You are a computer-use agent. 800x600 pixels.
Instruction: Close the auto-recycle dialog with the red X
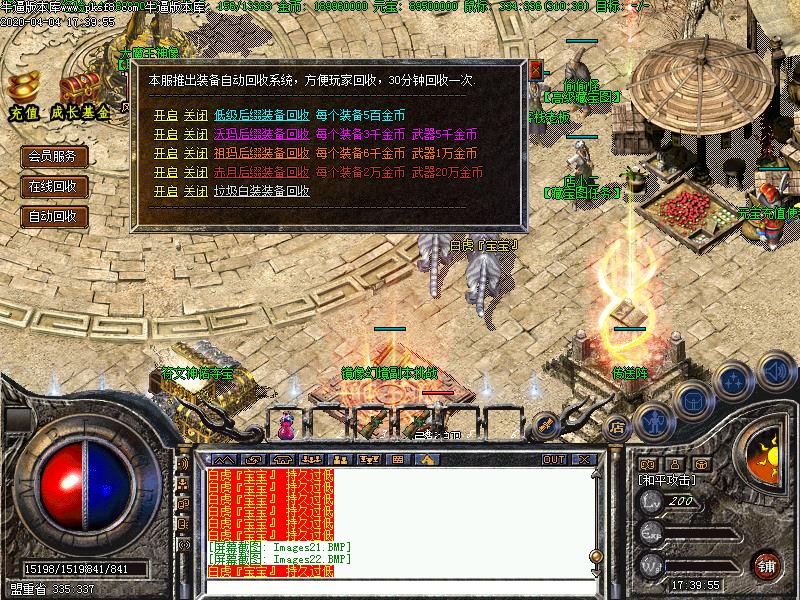click(x=536, y=70)
